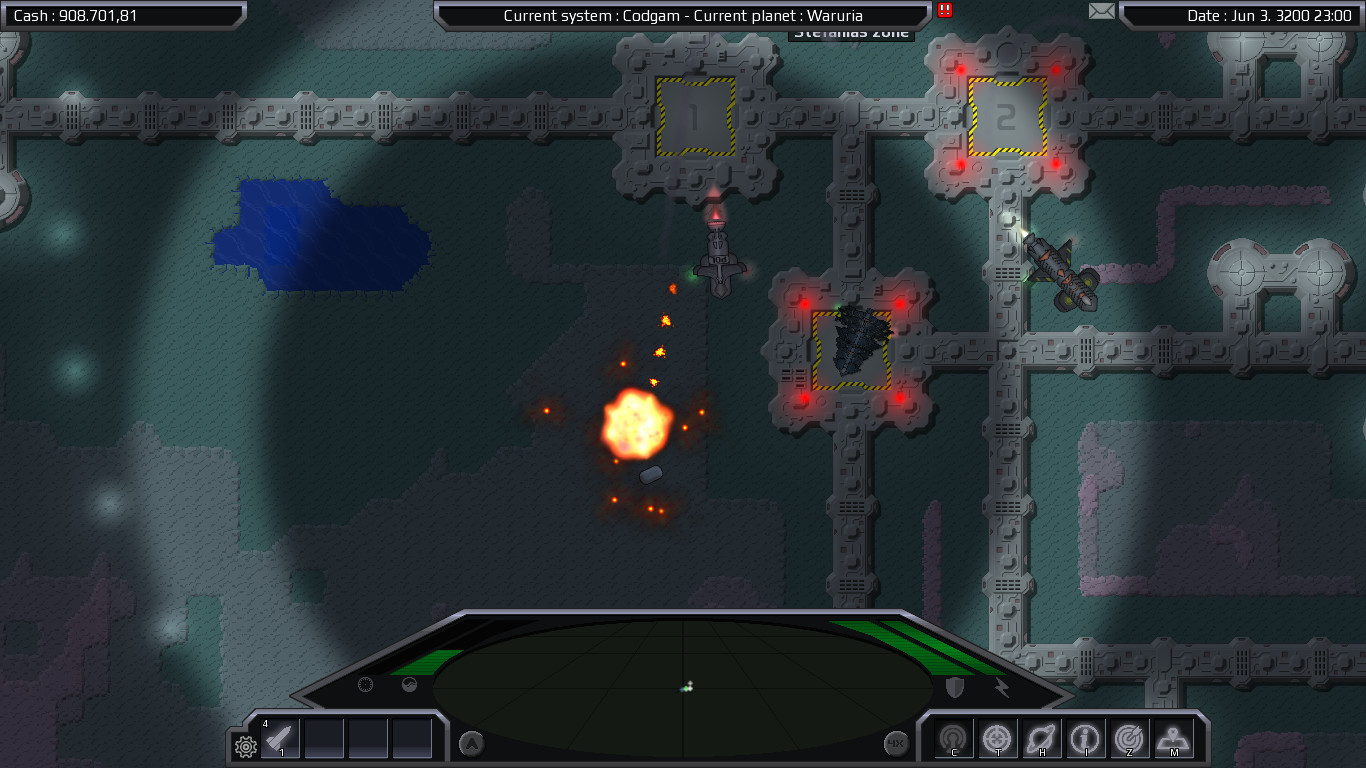Image resolution: width=1366 pixels, height=768 pixels.
Task: Click the bullseye arrow target icon
Action: [1130, 739]
